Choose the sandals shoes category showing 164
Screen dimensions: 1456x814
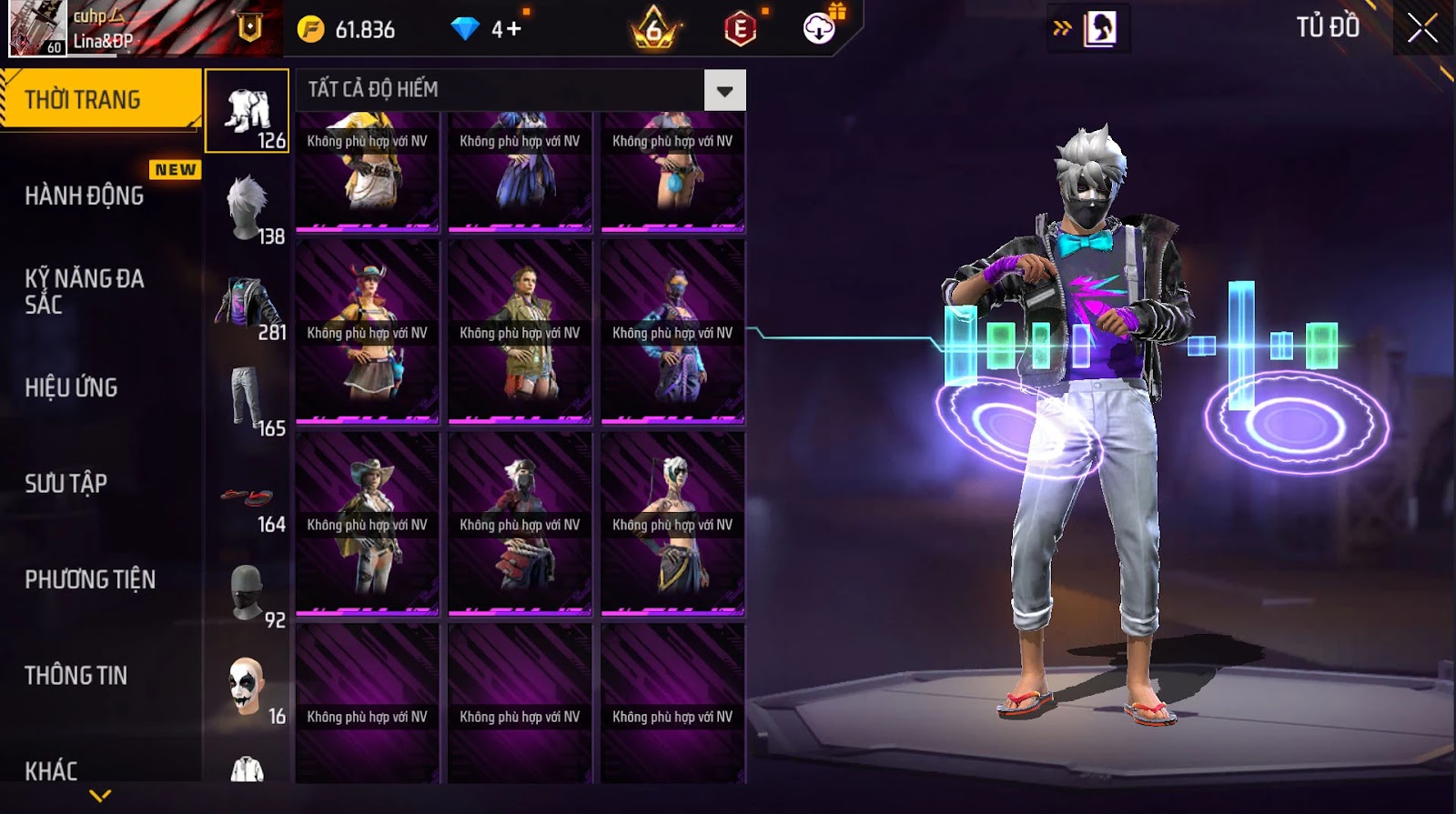pos(248,498)
